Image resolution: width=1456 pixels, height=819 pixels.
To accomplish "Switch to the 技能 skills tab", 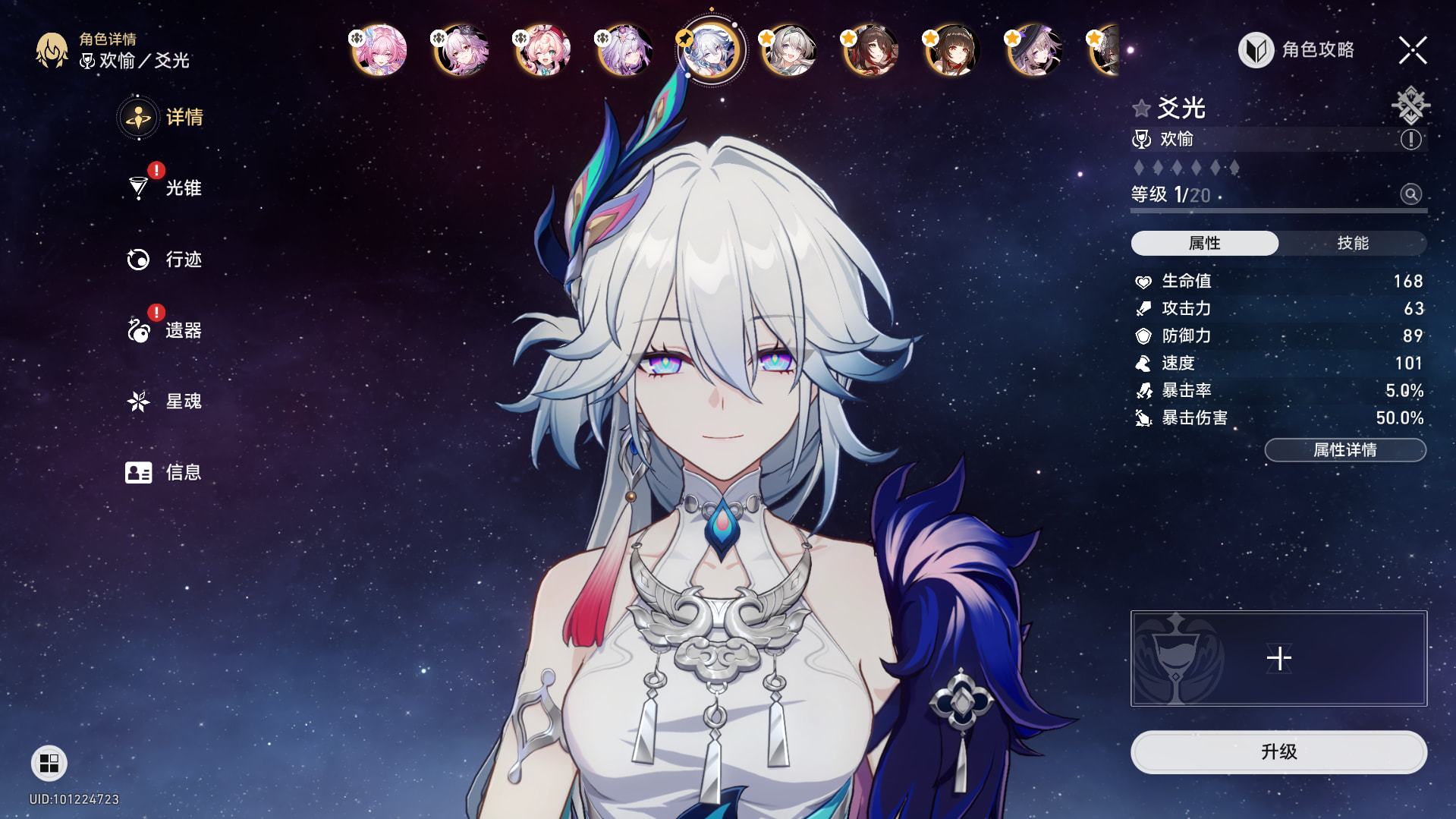I will pos(1352,244).
